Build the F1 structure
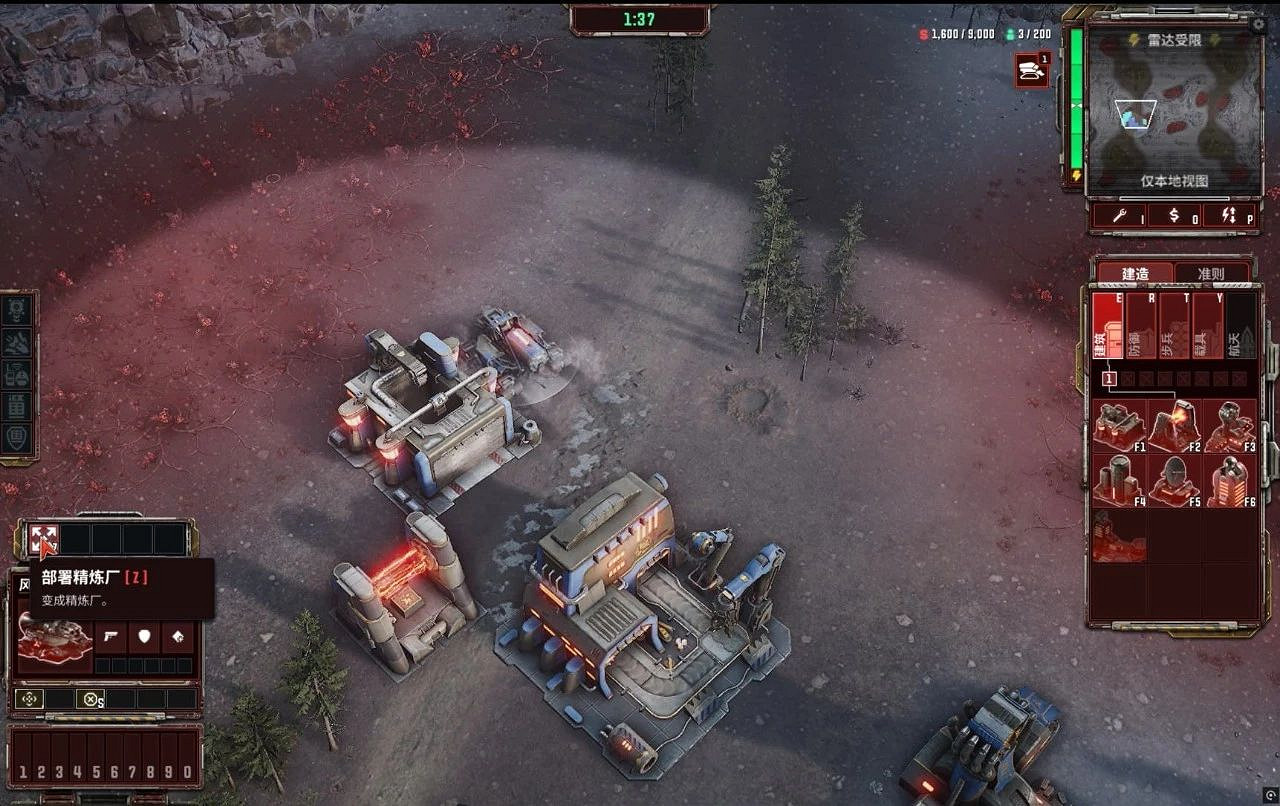Screen dimensions: 1280x806 click(1118, 426)
